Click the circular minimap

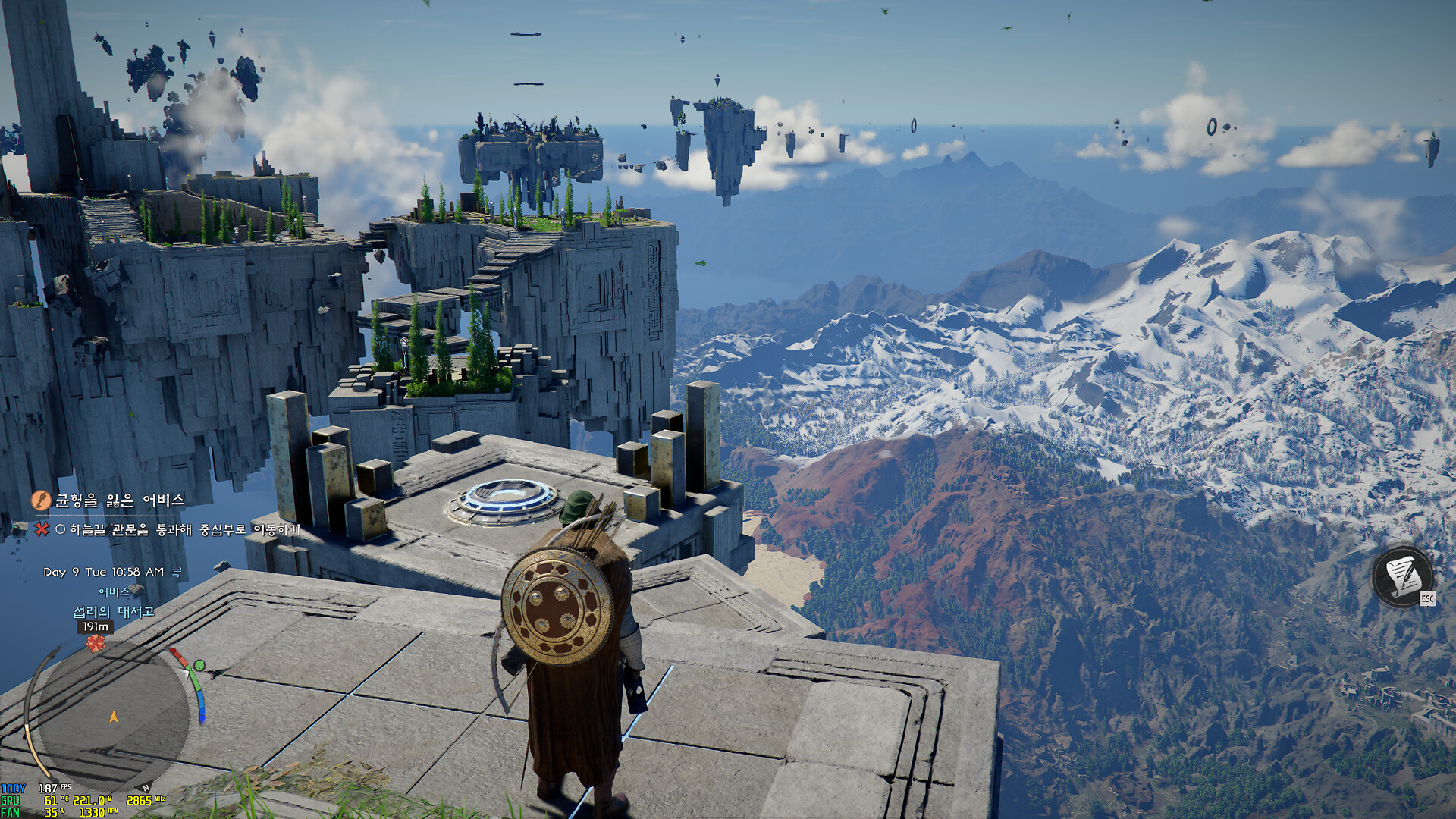coord(112,715)
